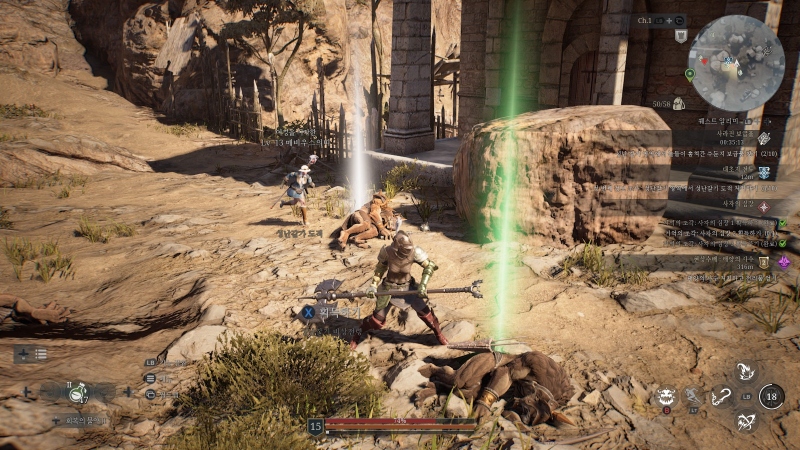The image size is (800, 450).
Task: Select the green recovery potion slot
Action: coord(78,393)
